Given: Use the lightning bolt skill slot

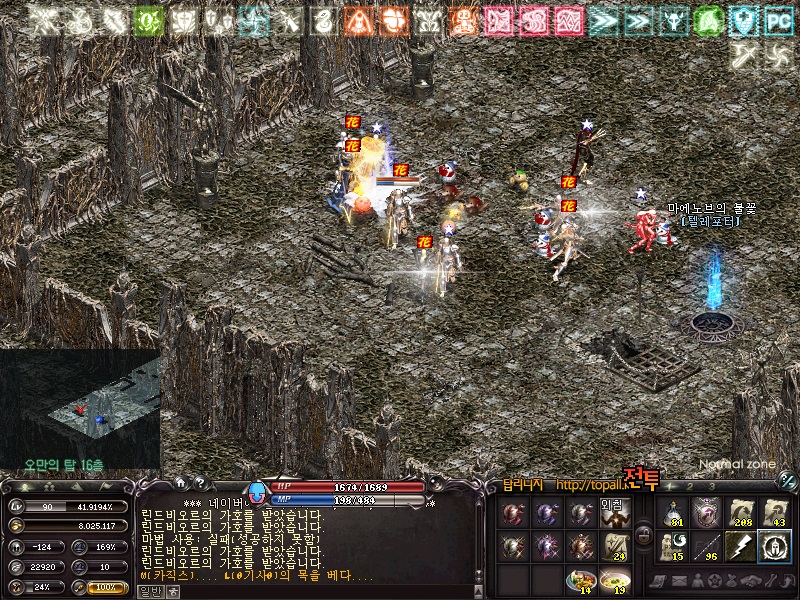Looking at the screenshot, I should coord(740,546).
